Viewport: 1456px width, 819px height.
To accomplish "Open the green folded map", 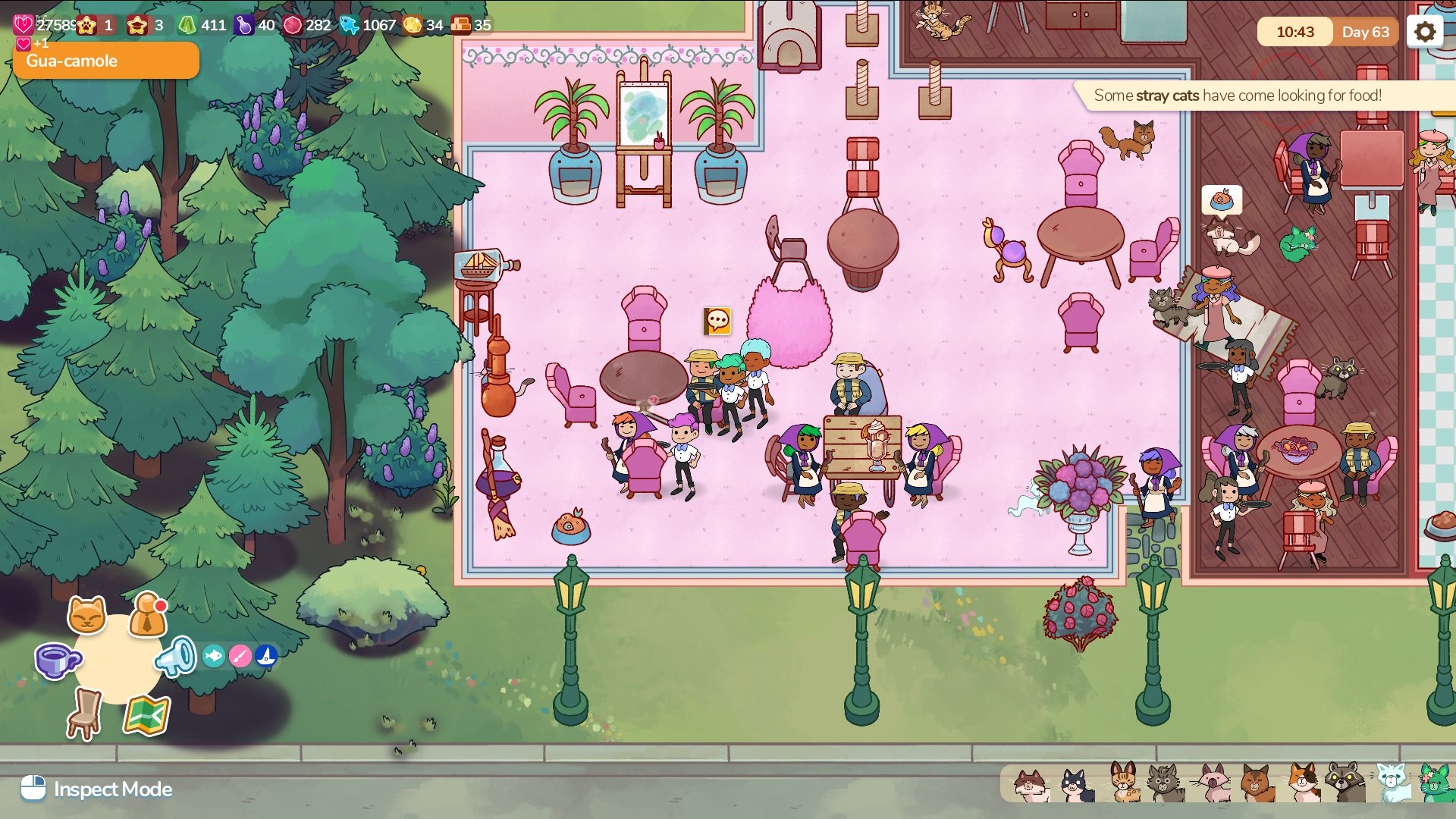I will point(146,715).
